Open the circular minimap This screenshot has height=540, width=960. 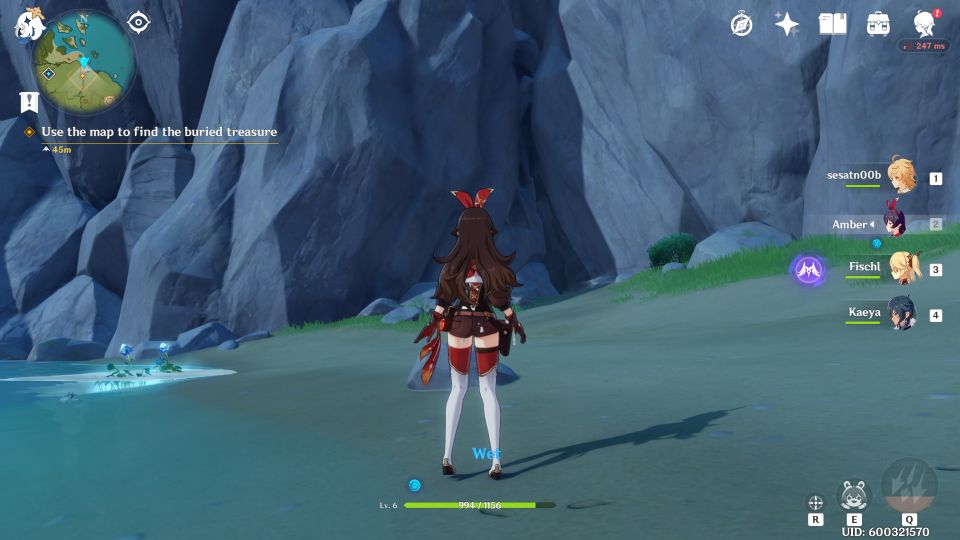point(84,61)
